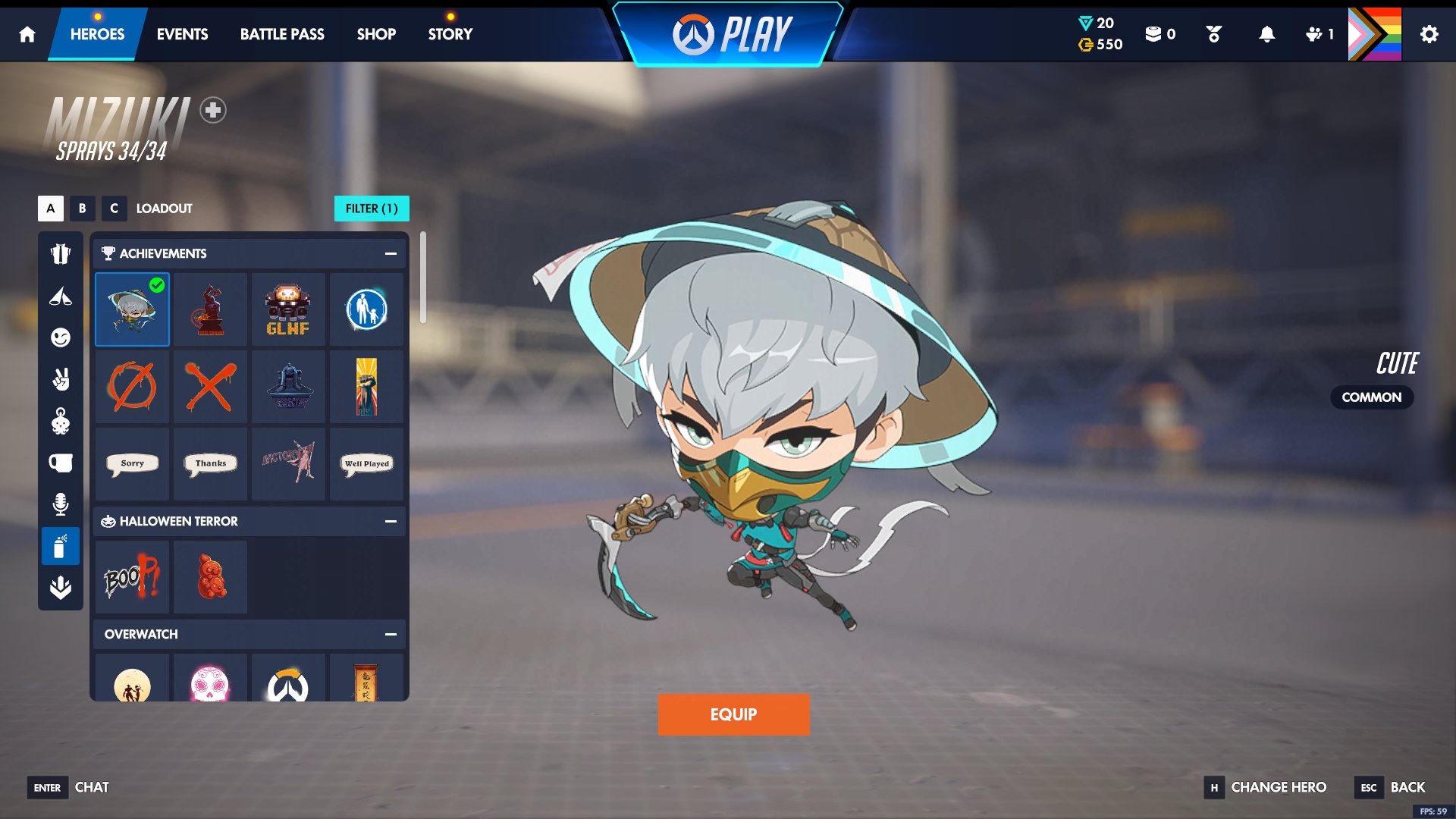Collapse the Halloween Terror section
This screenshot has height=819, width=1456.
click(391, 521)
